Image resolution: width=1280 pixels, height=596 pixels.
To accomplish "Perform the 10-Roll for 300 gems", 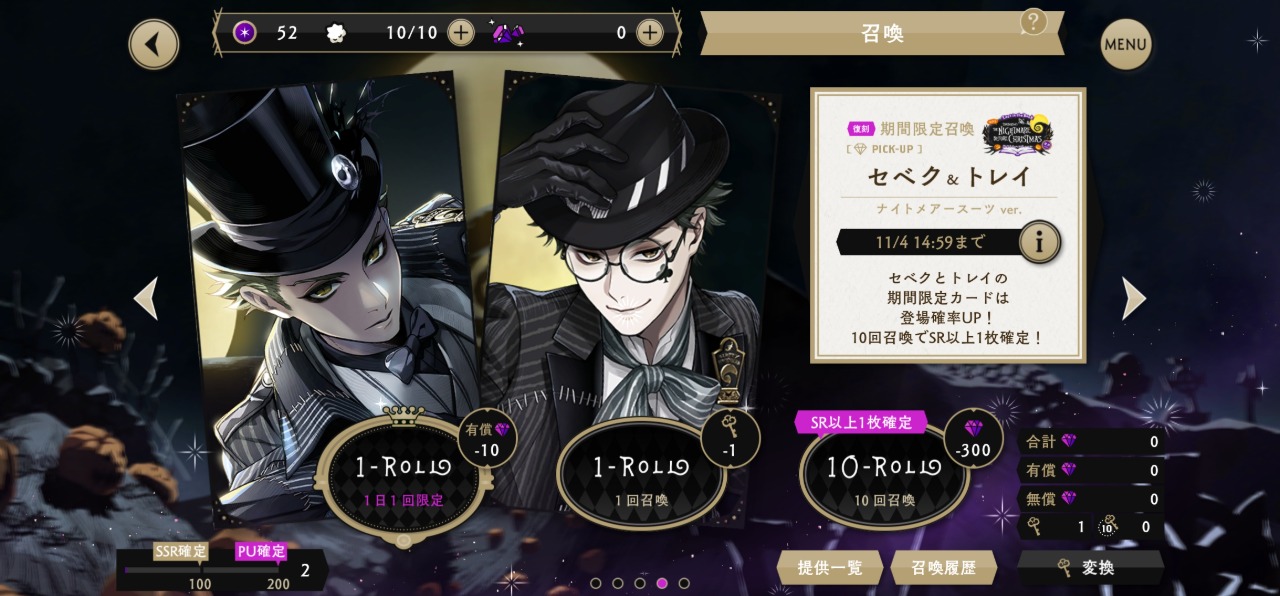I will pos(884,474).
